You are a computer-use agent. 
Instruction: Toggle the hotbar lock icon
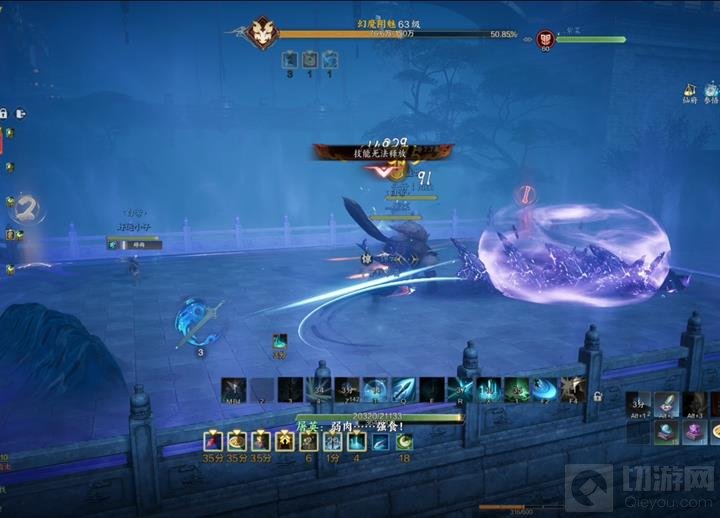tap(597, 396)
